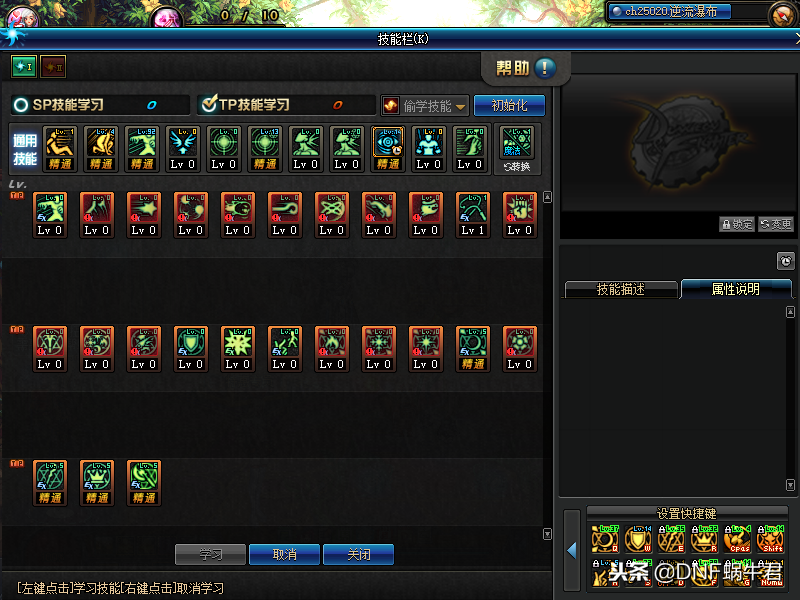The width and height of the screenshot is (800, 600).
Task: Click the blue left arrow beside hotkey panel
Action: [x=572, y=549]
